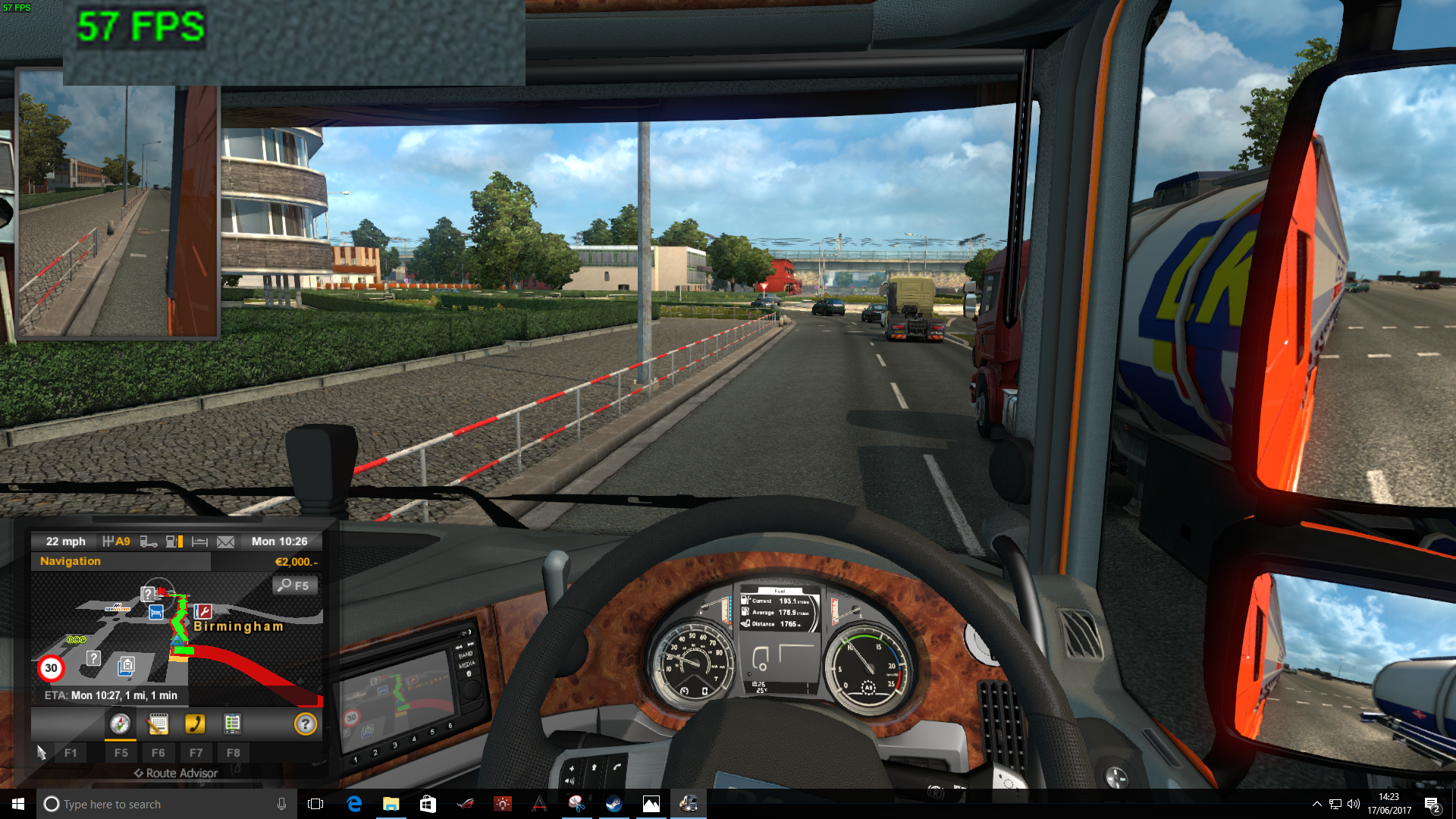Open the Windows Start menu
This screenshot has height=819, width=1456.
coord(18,804)
